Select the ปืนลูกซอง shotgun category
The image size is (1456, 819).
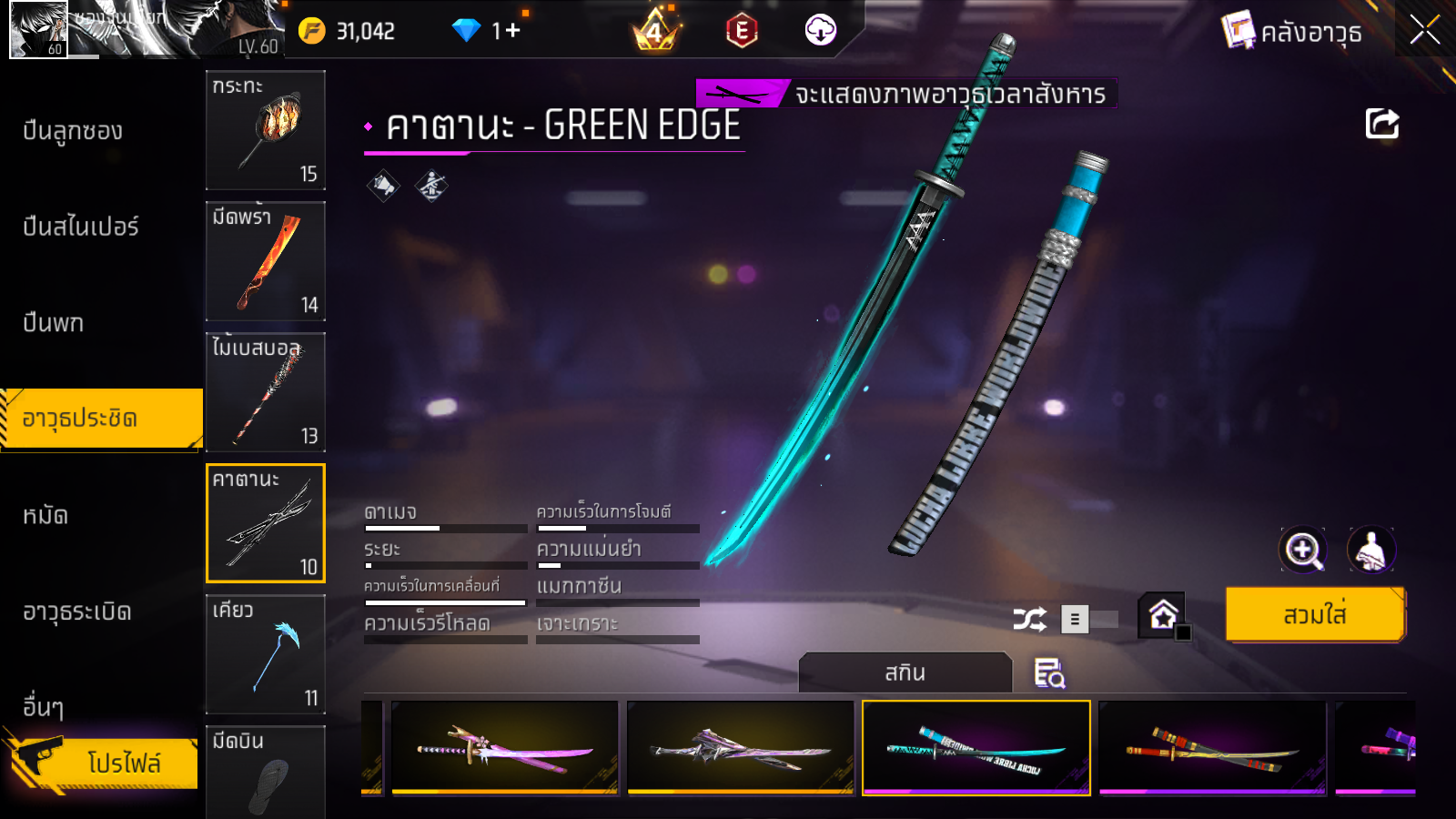coord(73,131)
